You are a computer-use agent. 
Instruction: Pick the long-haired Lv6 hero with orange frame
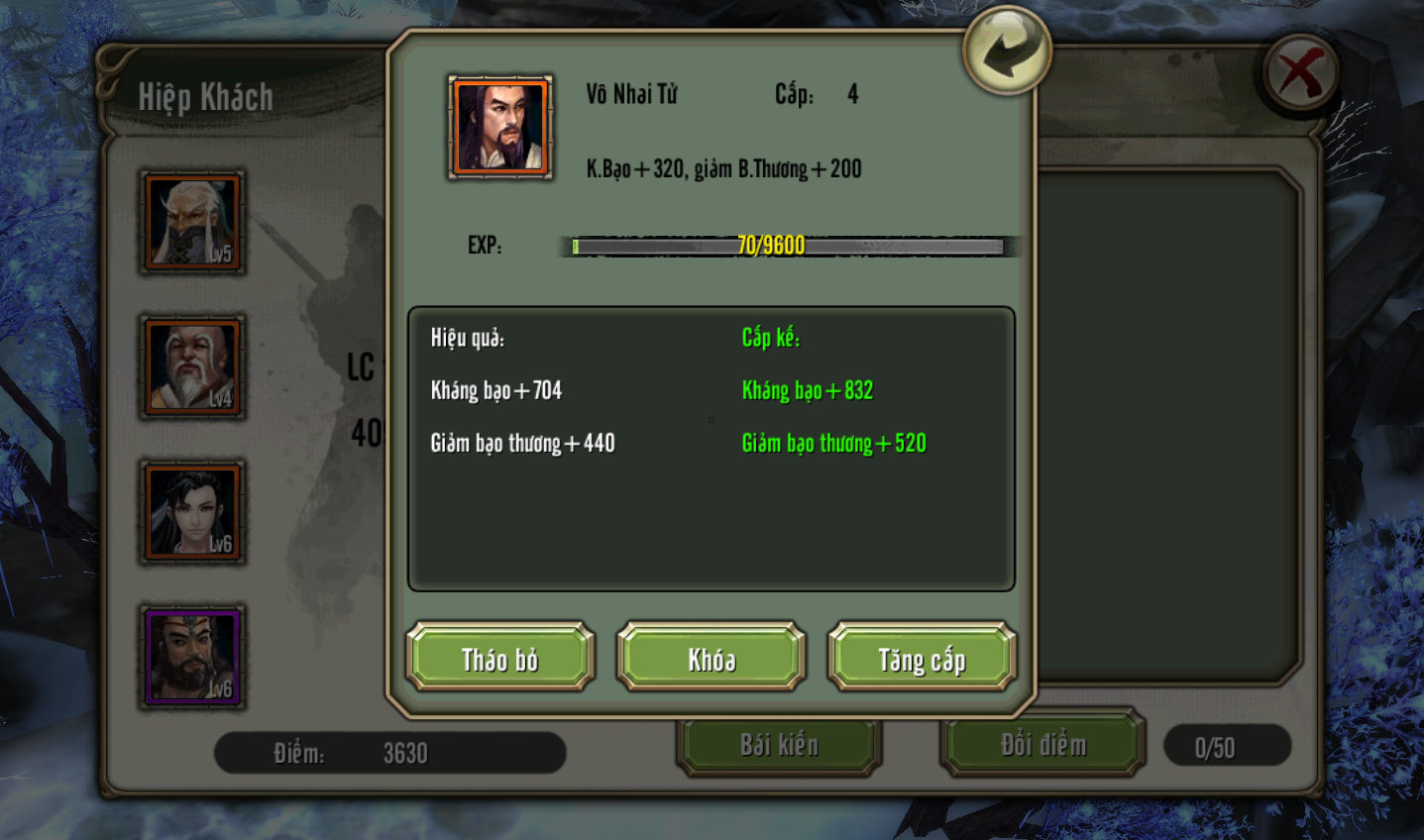coord(193,511)
